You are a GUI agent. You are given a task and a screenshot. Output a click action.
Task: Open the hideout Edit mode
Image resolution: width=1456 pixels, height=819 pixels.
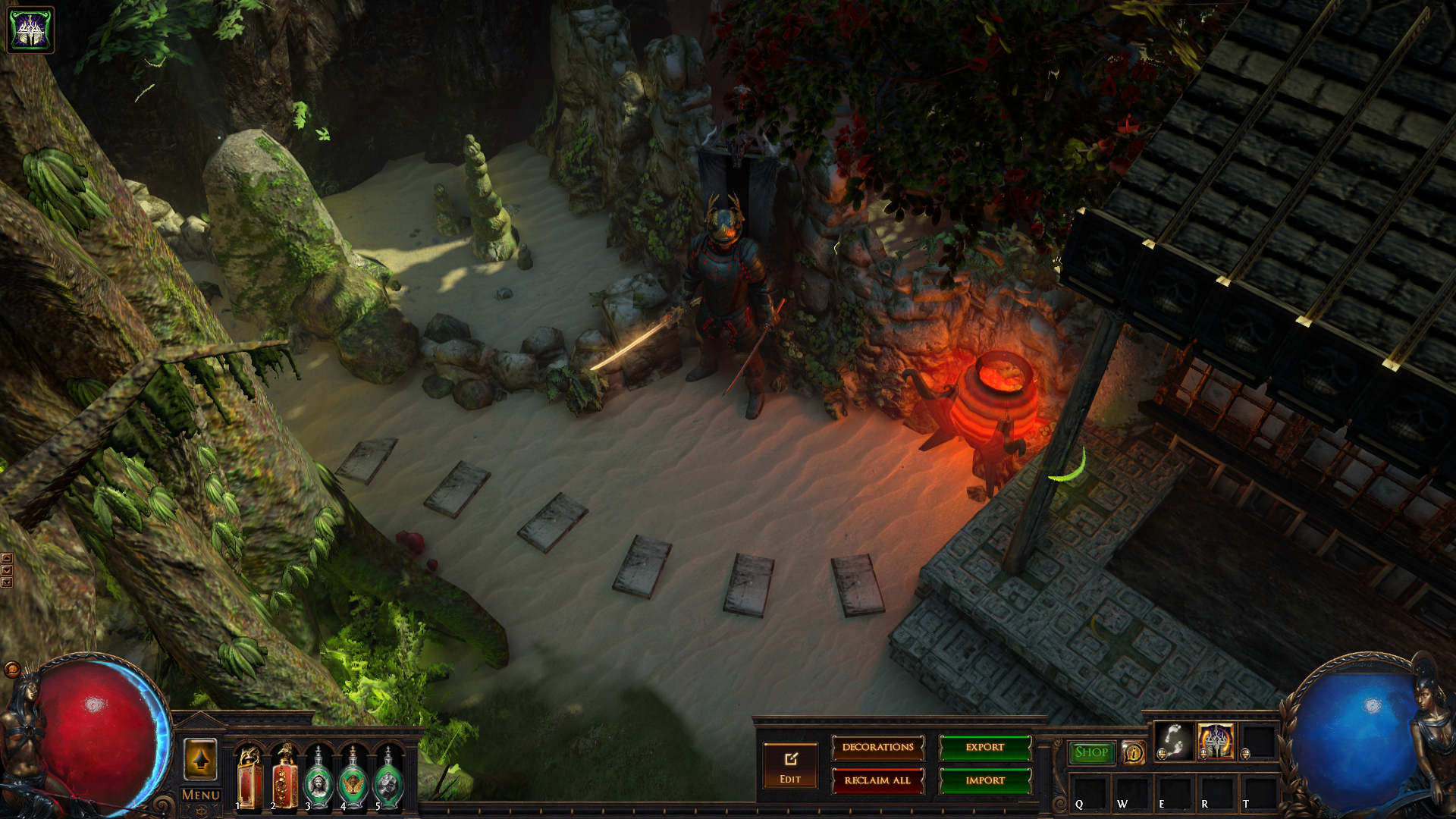790,765
